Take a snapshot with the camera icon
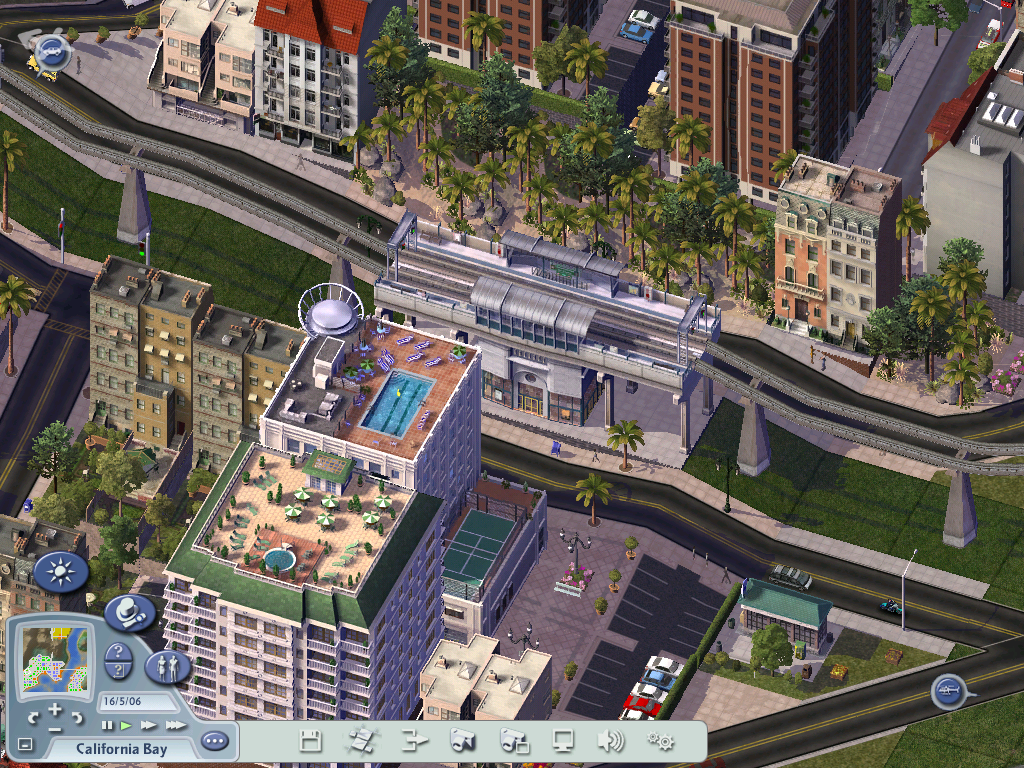 tap(461, 741)
